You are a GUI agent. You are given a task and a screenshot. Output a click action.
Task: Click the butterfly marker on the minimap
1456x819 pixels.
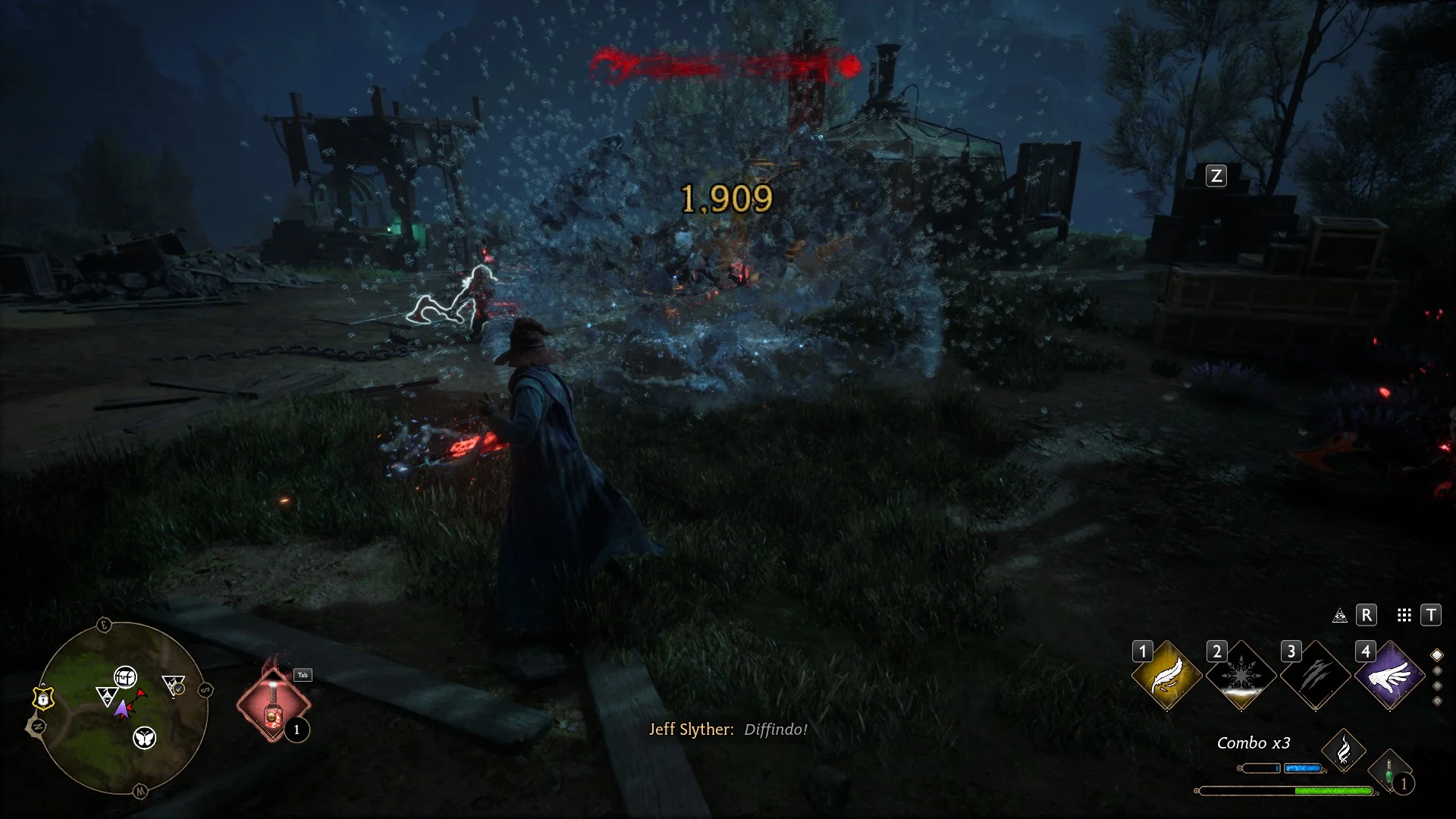tap(144, 737)
